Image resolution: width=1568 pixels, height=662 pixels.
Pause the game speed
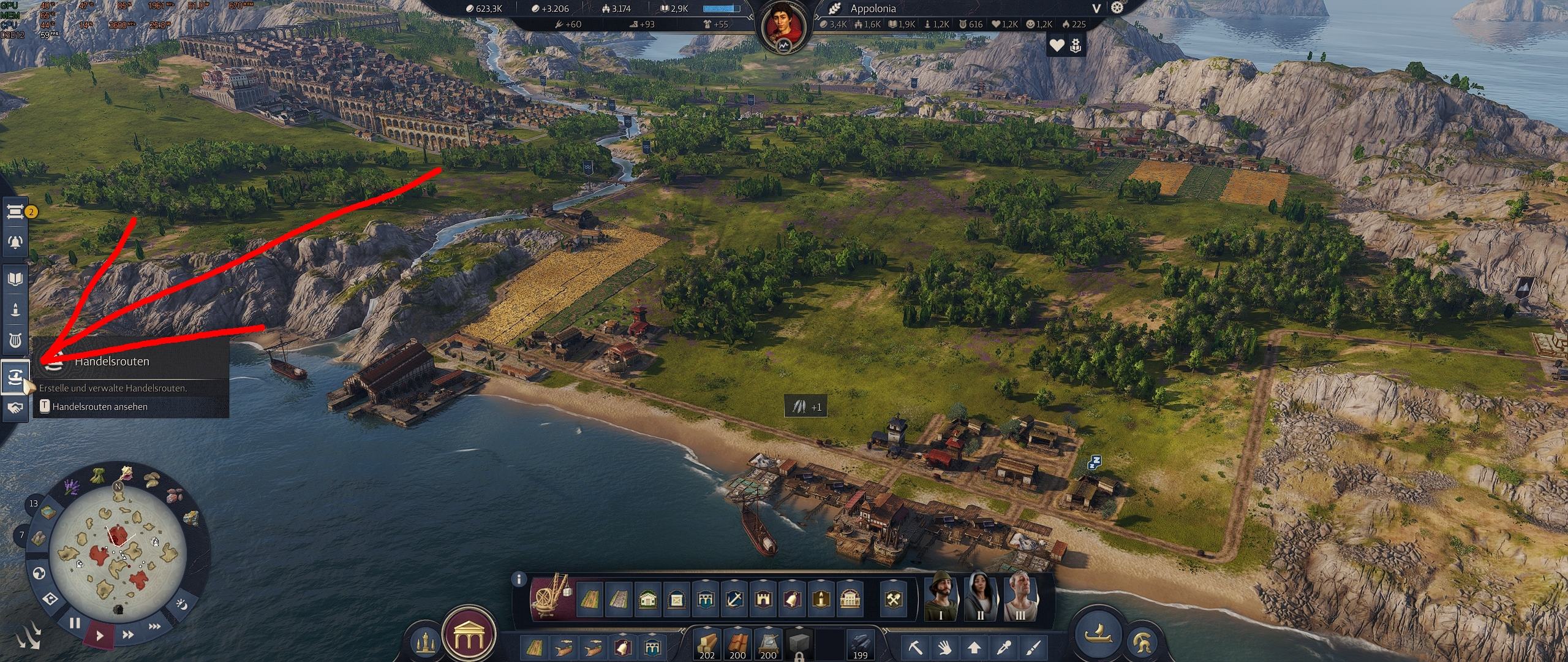(x=75, y=624)
